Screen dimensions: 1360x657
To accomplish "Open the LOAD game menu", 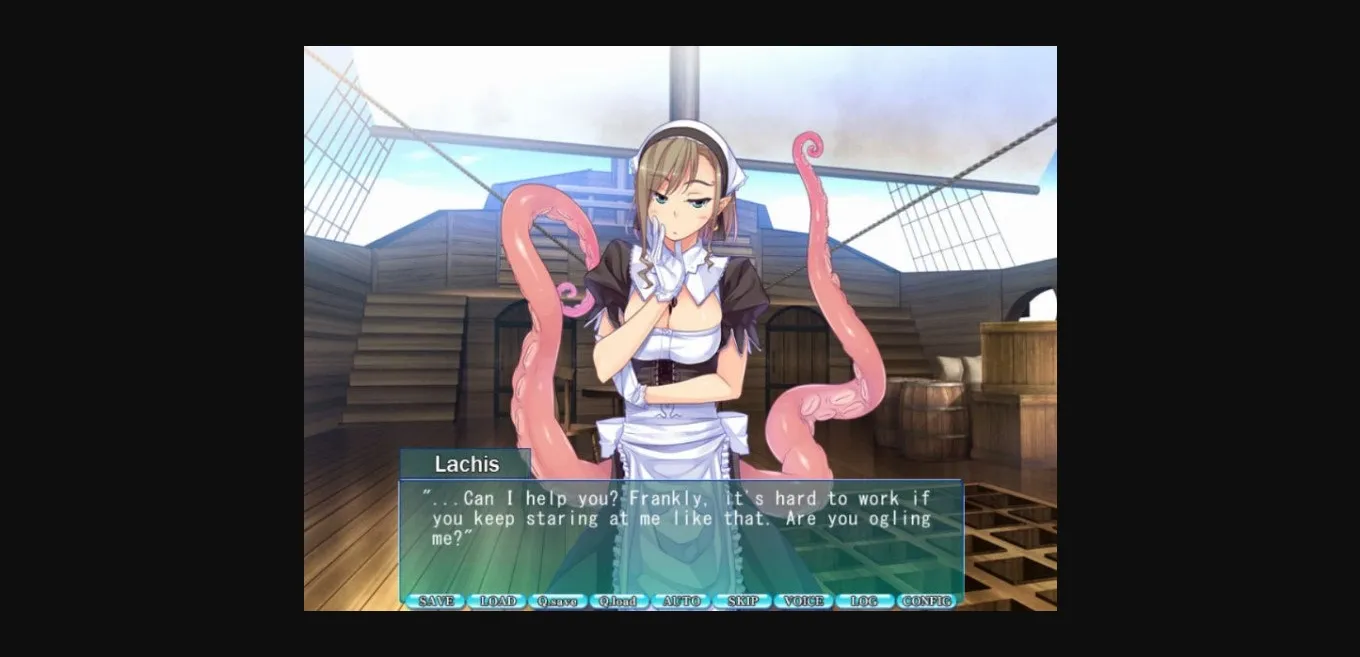I will click(497, 601).
